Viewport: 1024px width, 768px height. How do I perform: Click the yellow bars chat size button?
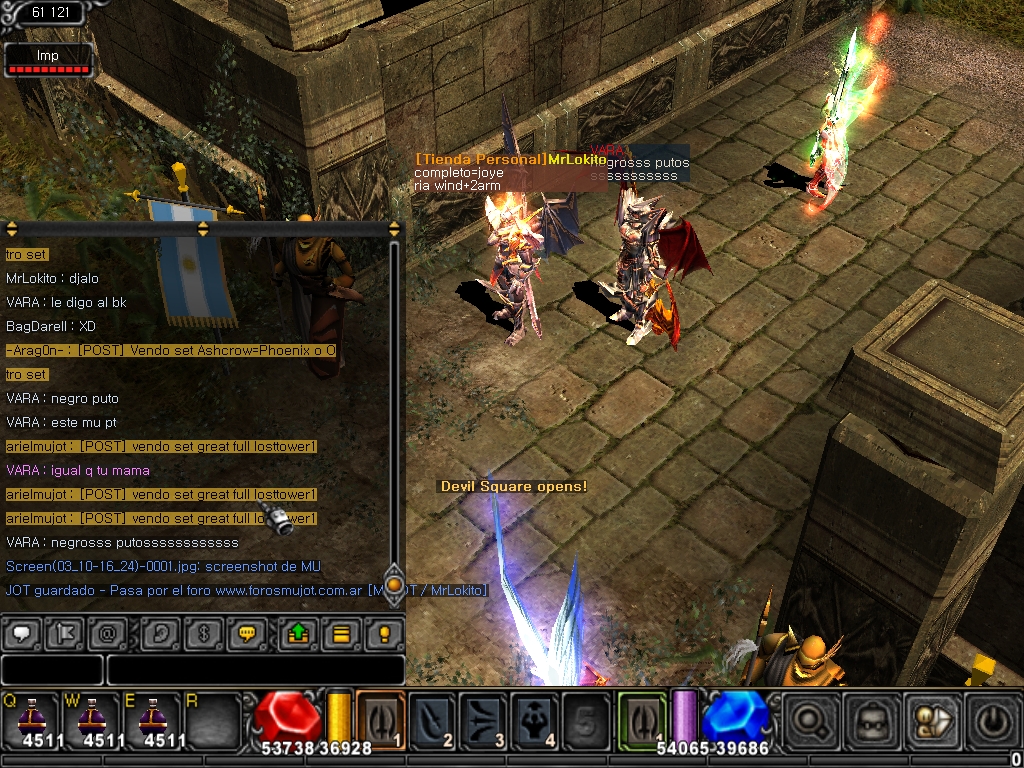(341, 633)
